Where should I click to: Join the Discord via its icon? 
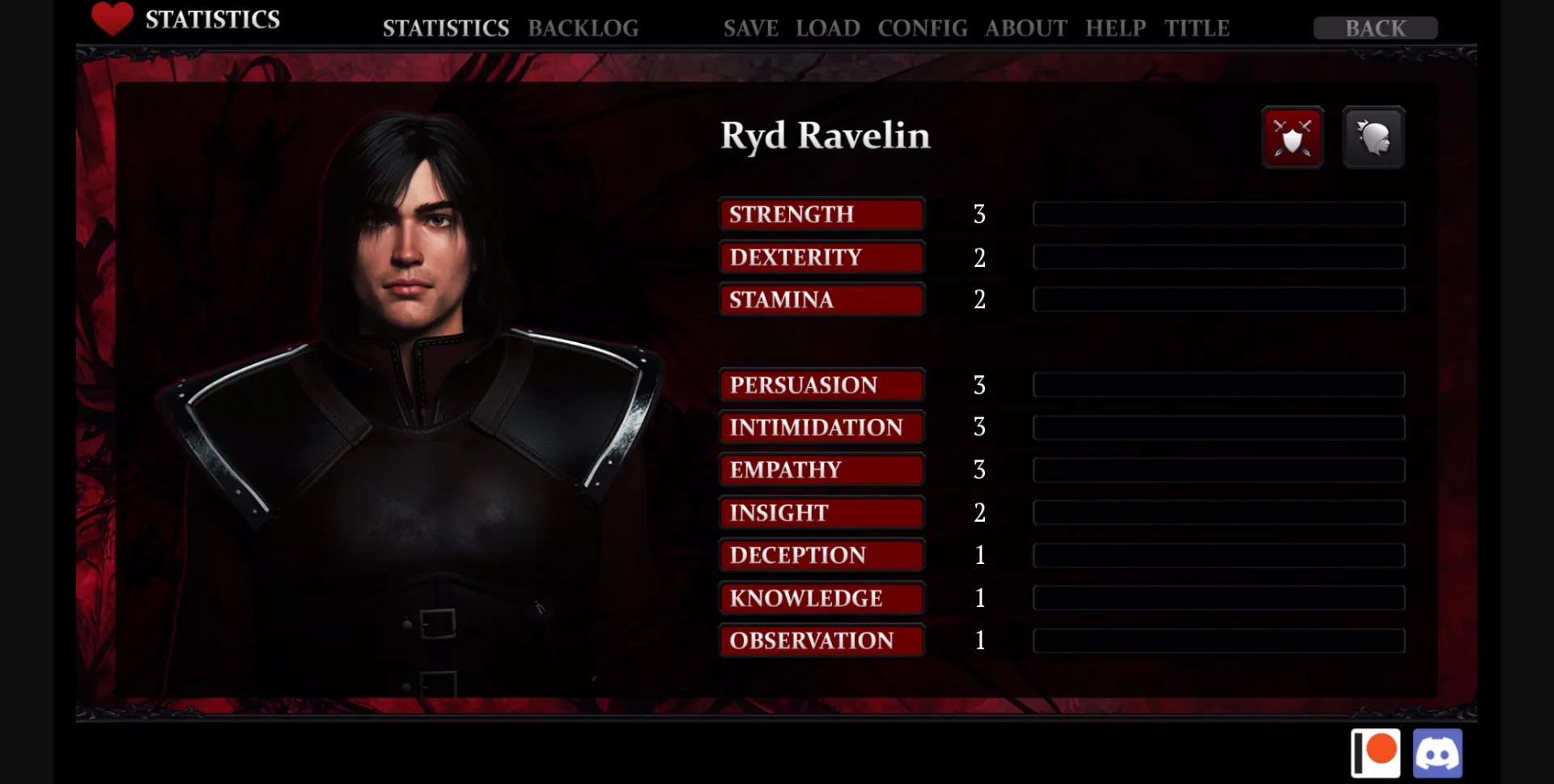(x=1439, y=752)
